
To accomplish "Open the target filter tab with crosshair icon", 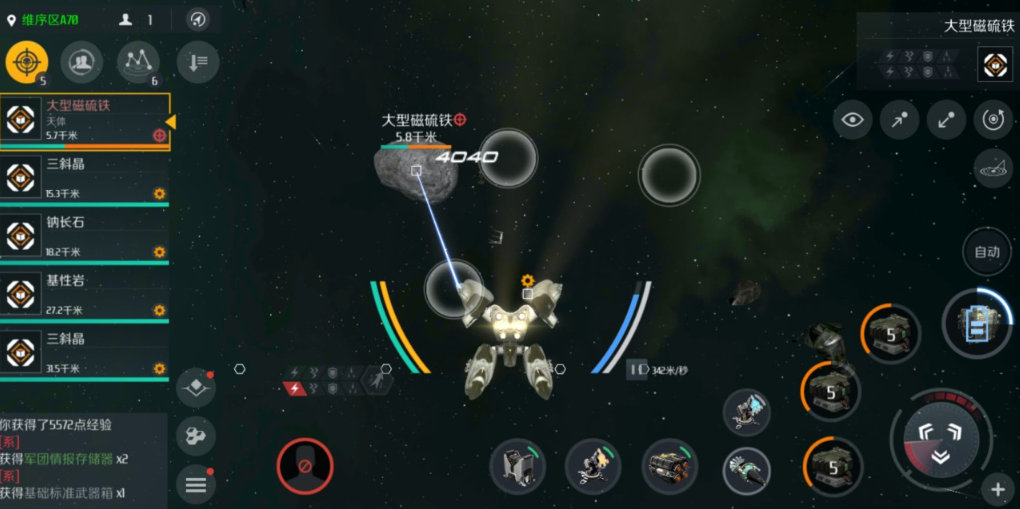I will click(26, 63).
